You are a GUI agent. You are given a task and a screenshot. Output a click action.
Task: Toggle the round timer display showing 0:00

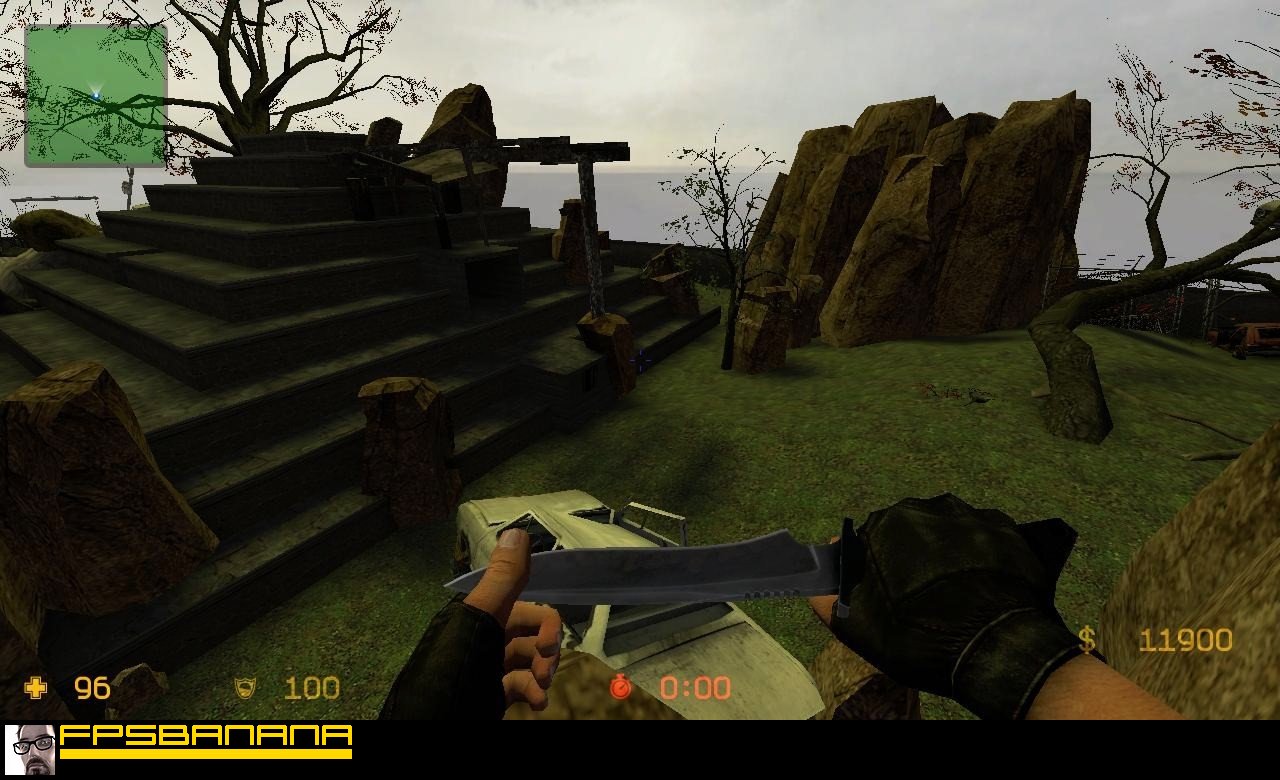tap(693, 687)
